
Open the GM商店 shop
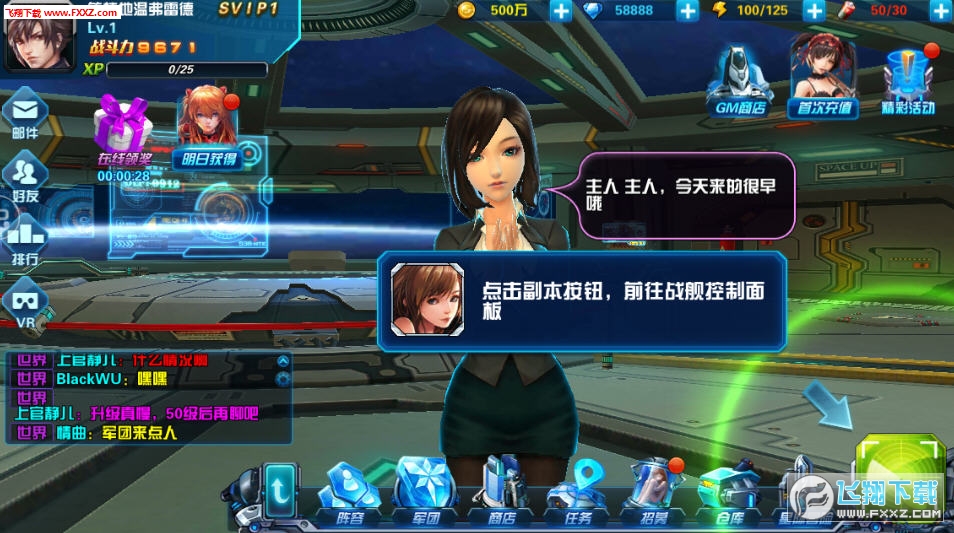tap(740, 80)
